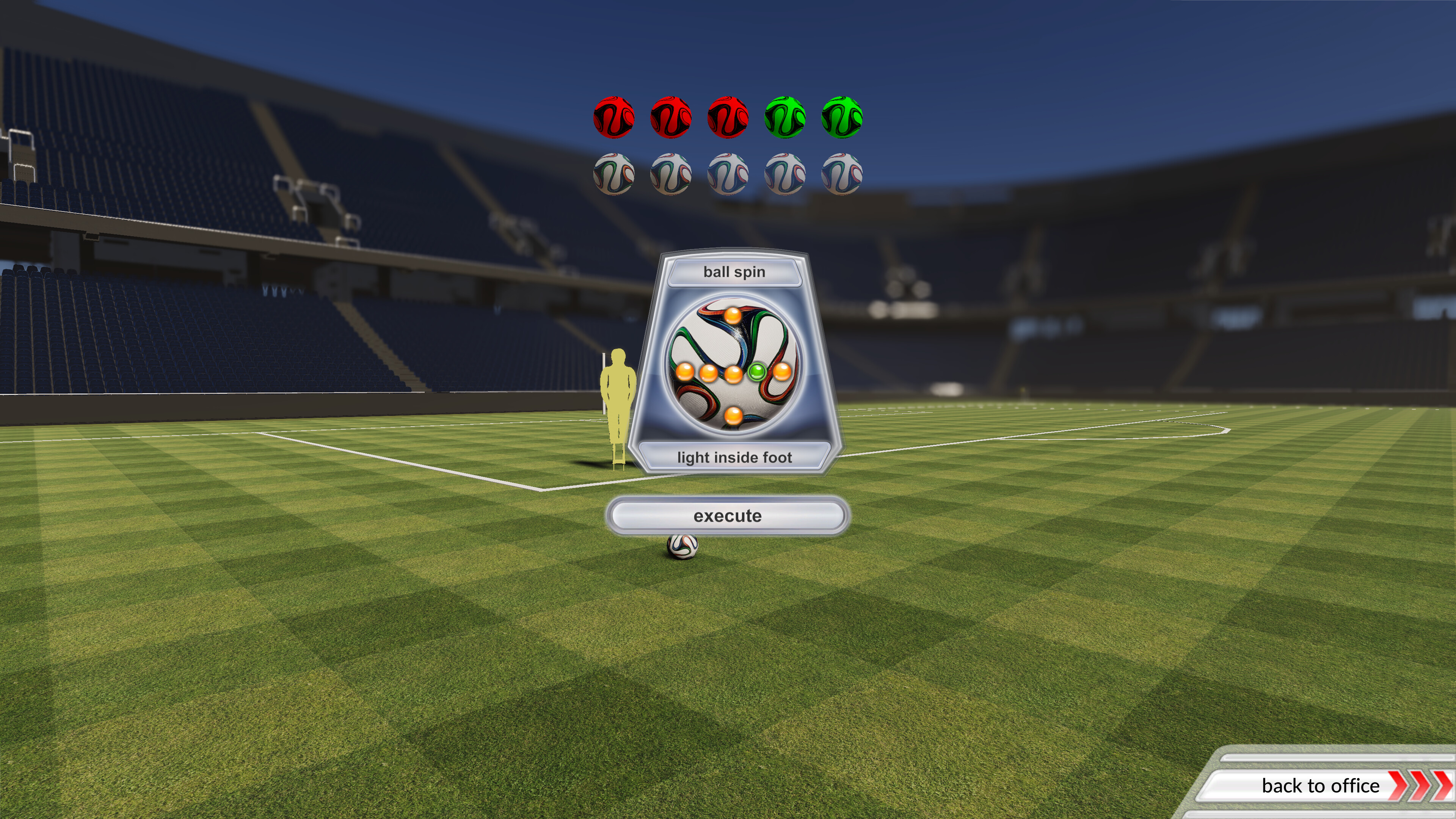This screenshot has width=1456, height=819.
Task: Open the light inside foot shot type selector
Action: coord(735,458)
